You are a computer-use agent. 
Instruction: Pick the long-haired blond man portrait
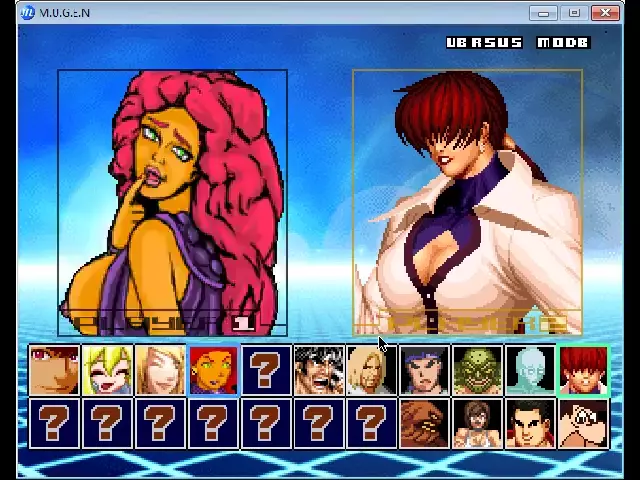pyautogui.click(x=372, y=370)
